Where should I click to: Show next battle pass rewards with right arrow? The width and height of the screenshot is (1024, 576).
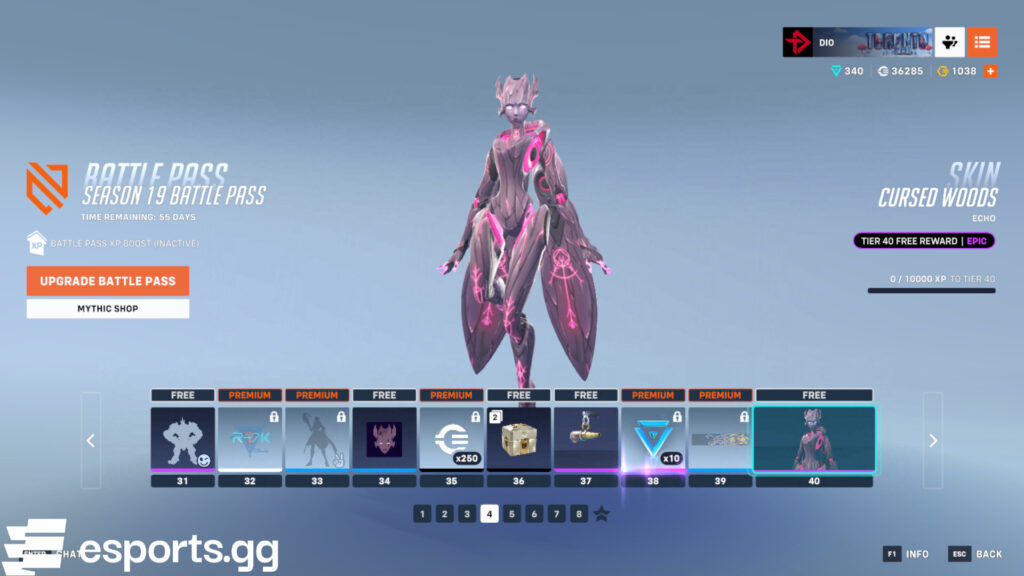pos(932,440)
